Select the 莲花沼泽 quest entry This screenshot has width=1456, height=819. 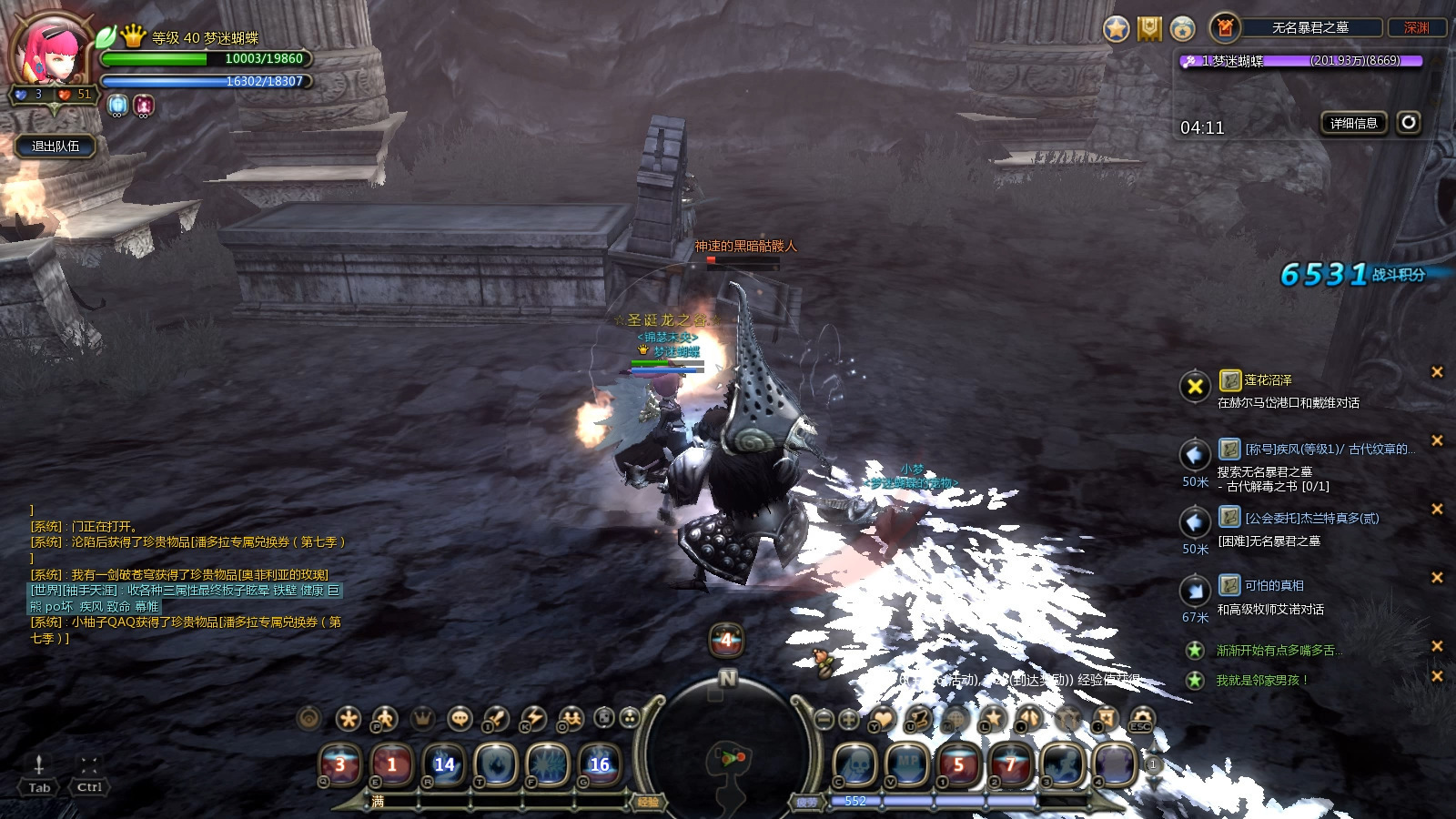coord(1268,380)
